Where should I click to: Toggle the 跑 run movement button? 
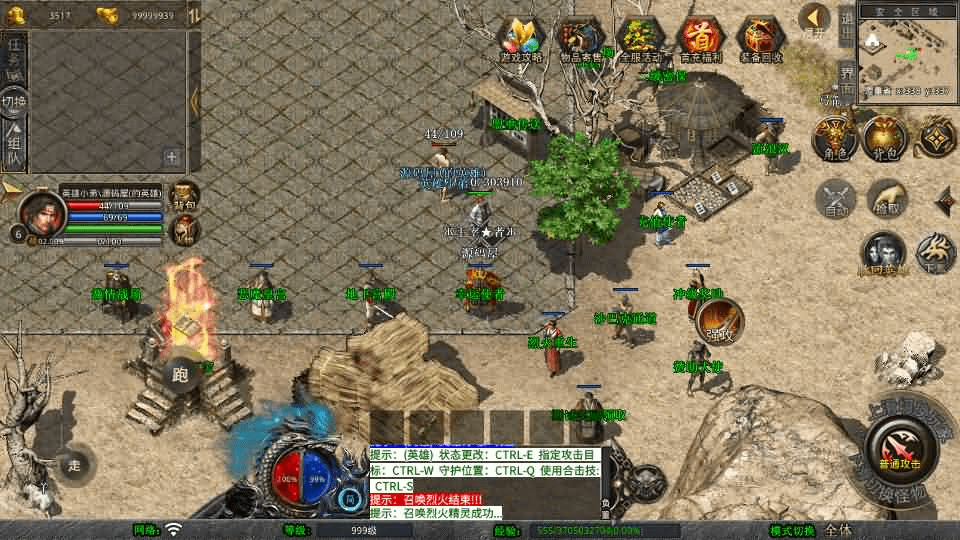coord(182,374)
